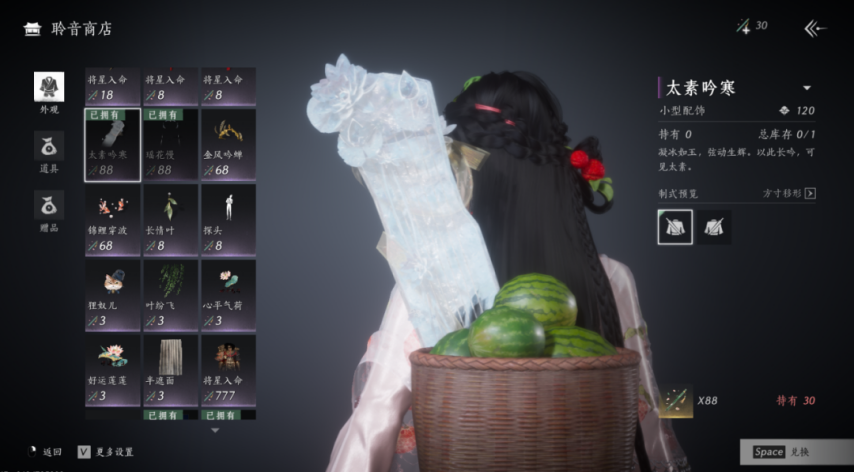Select the 太素吟寒 shop item

point(112,145)
